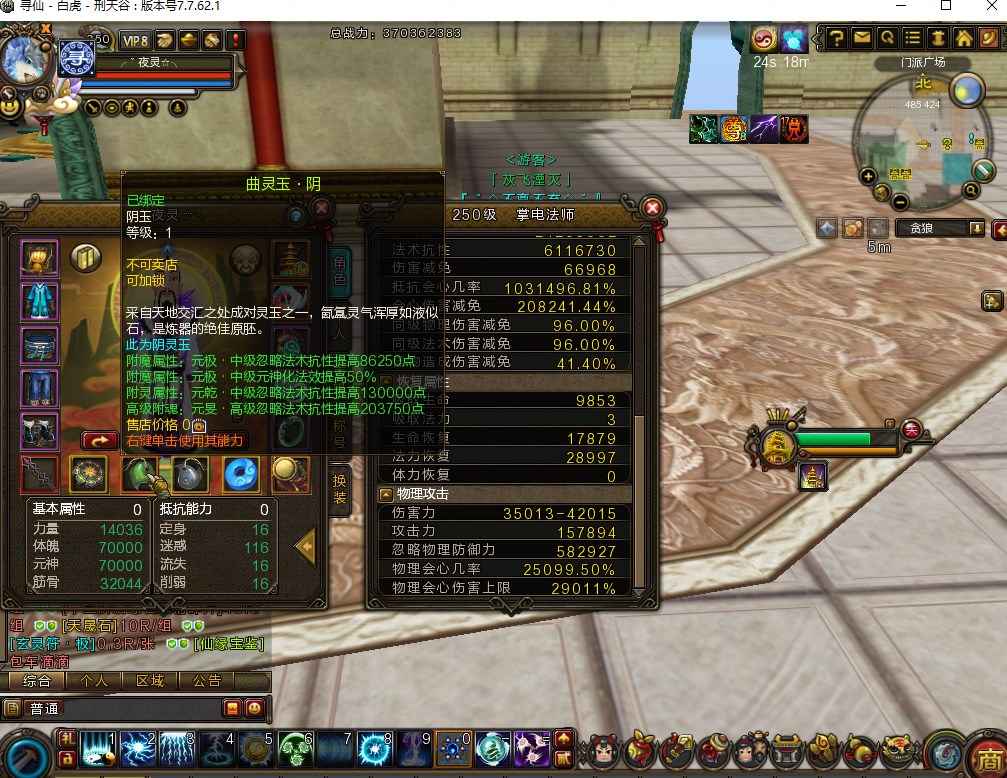Collapse the 物理攻击 stats section

[385, 494]
